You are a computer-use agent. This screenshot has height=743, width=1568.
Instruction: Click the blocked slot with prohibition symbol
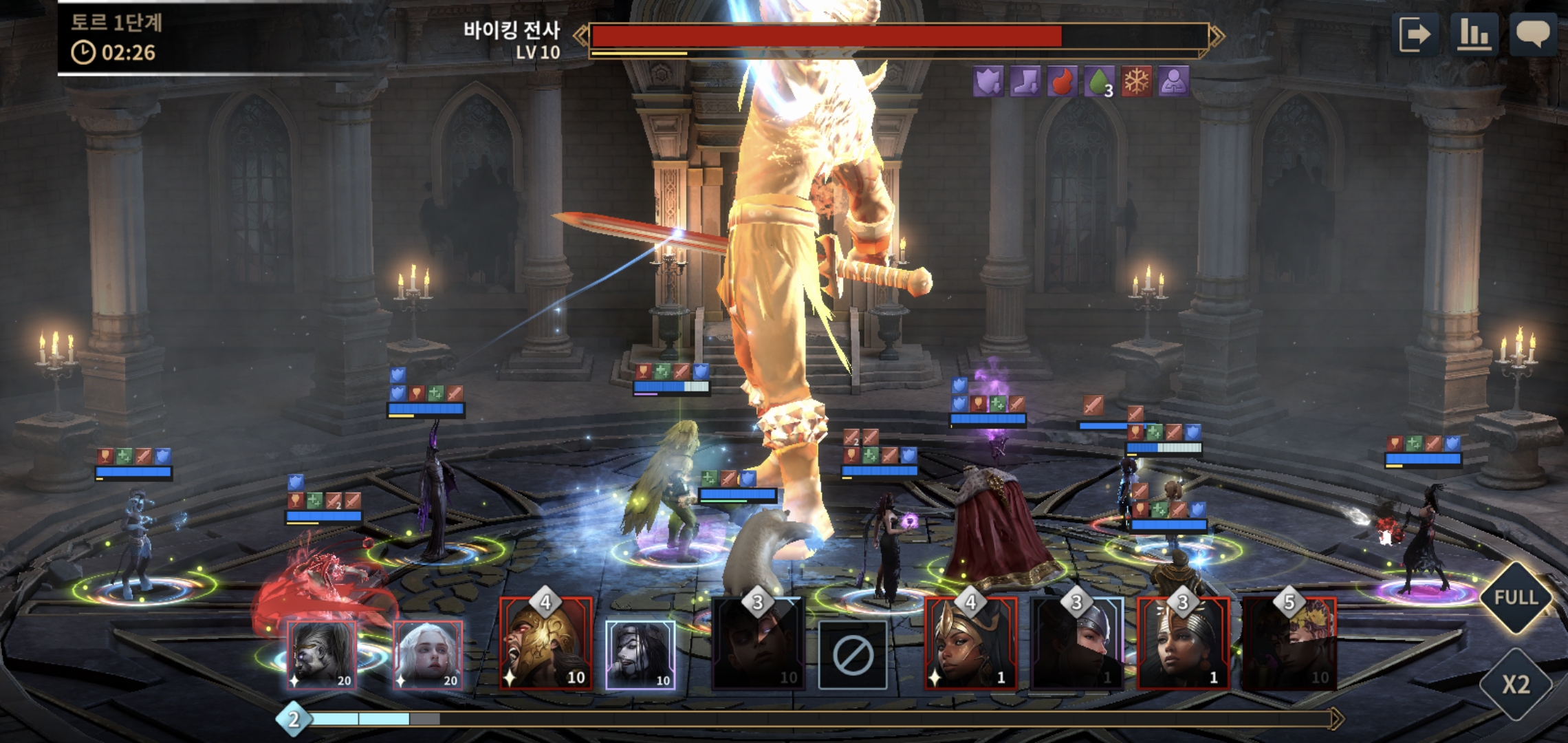853,655
